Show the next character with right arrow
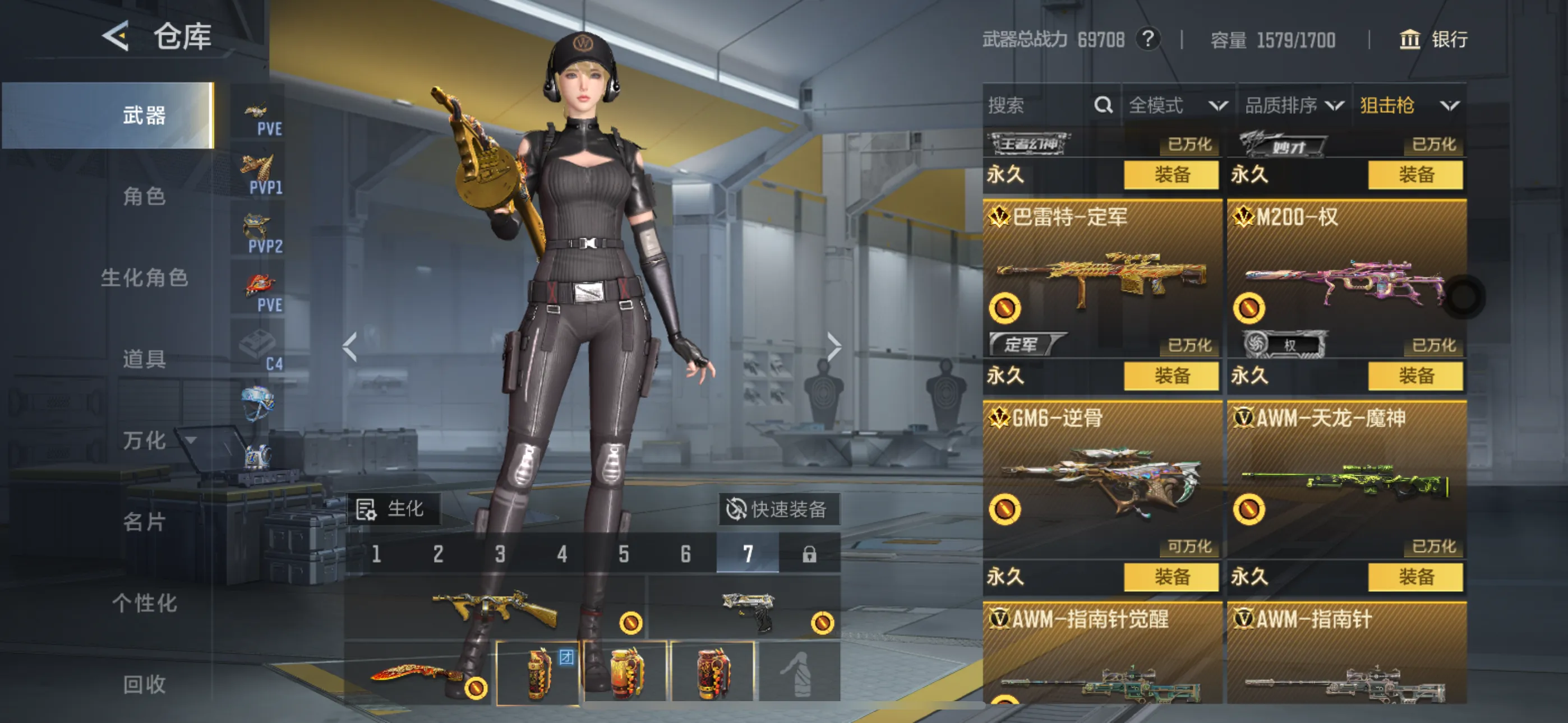 tap(834, 347)
